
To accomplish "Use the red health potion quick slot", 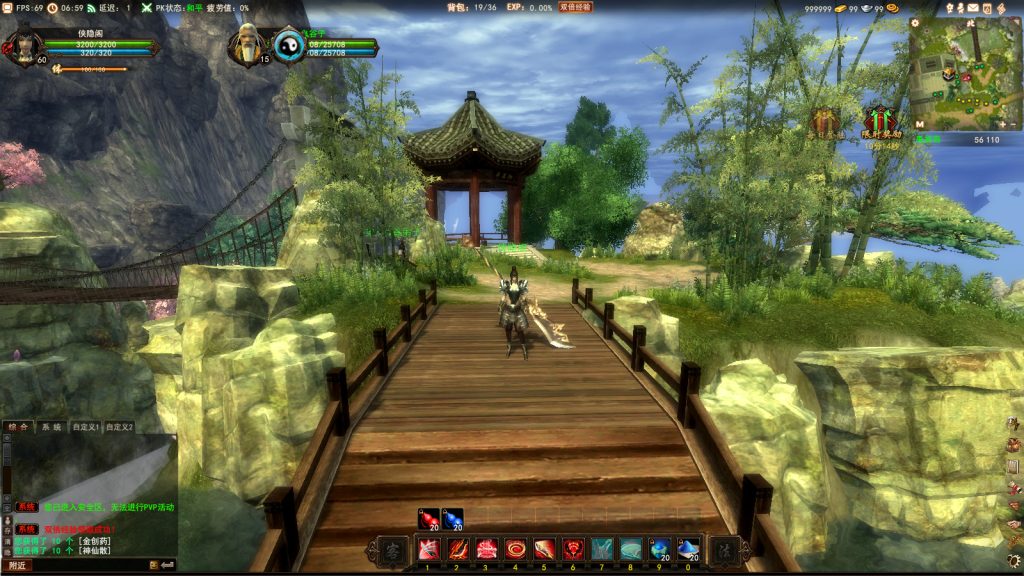I will tap(429, 519).
